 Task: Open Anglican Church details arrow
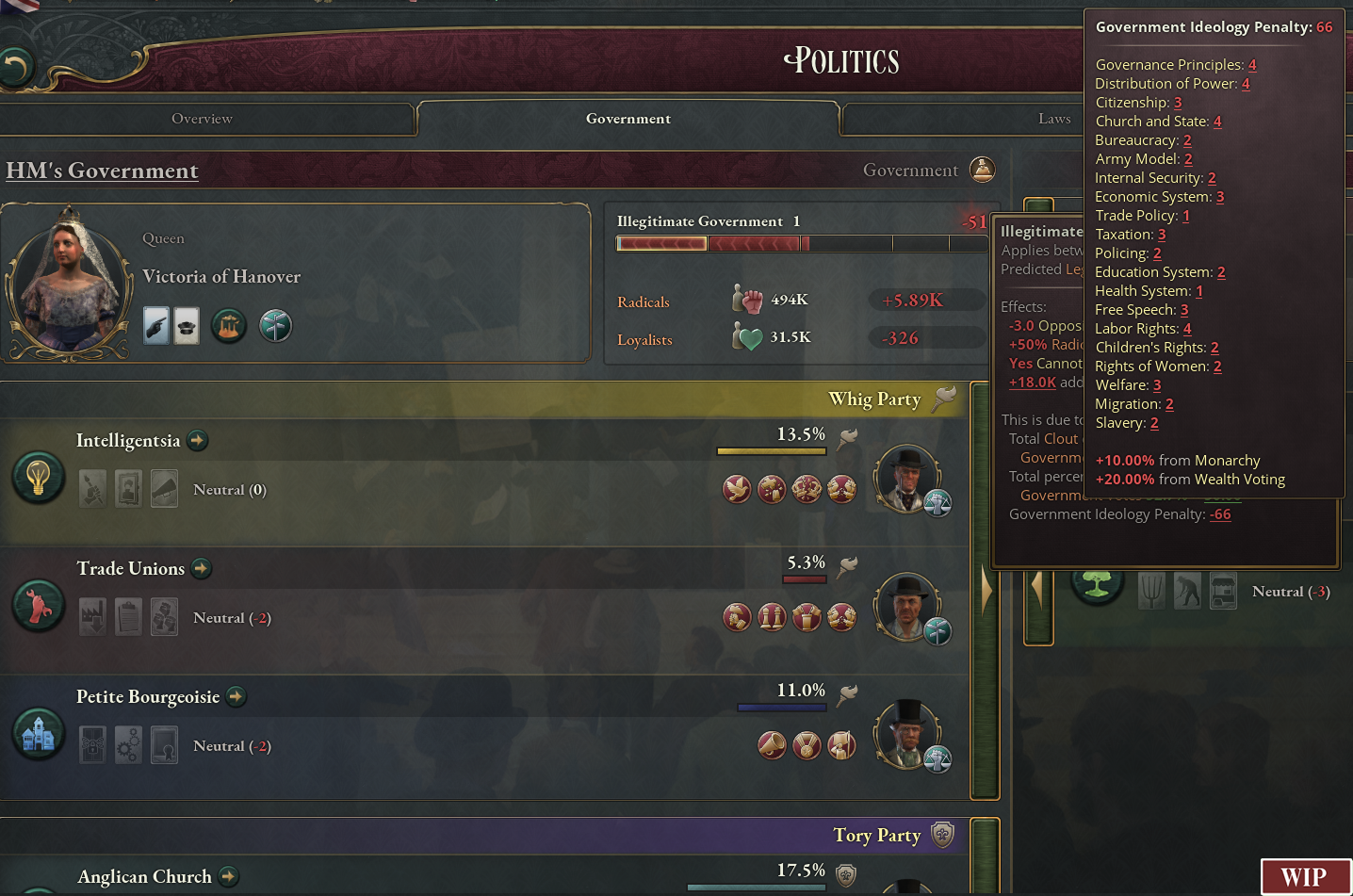[x=229, y=876]
